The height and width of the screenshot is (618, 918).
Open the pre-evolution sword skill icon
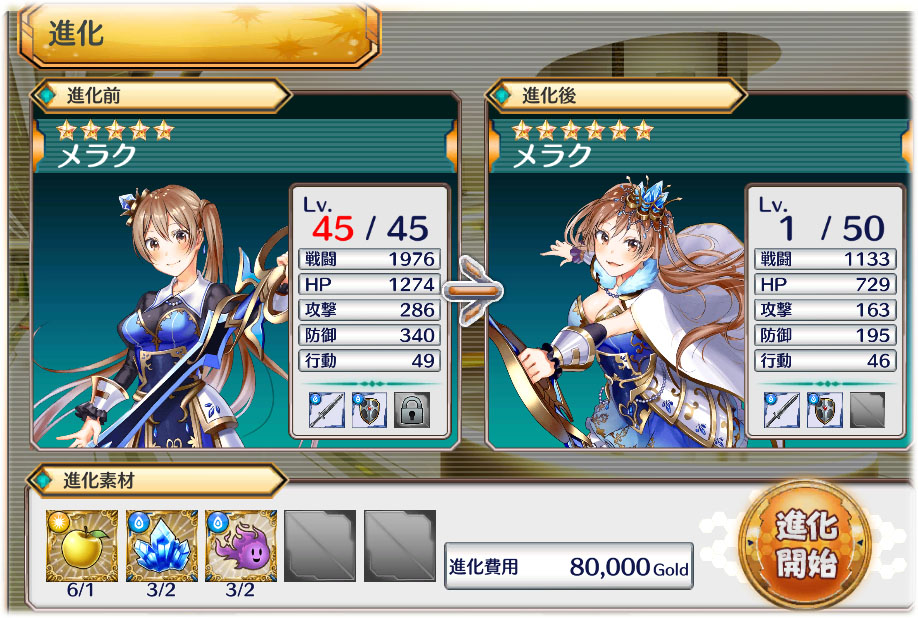point(327,410)
